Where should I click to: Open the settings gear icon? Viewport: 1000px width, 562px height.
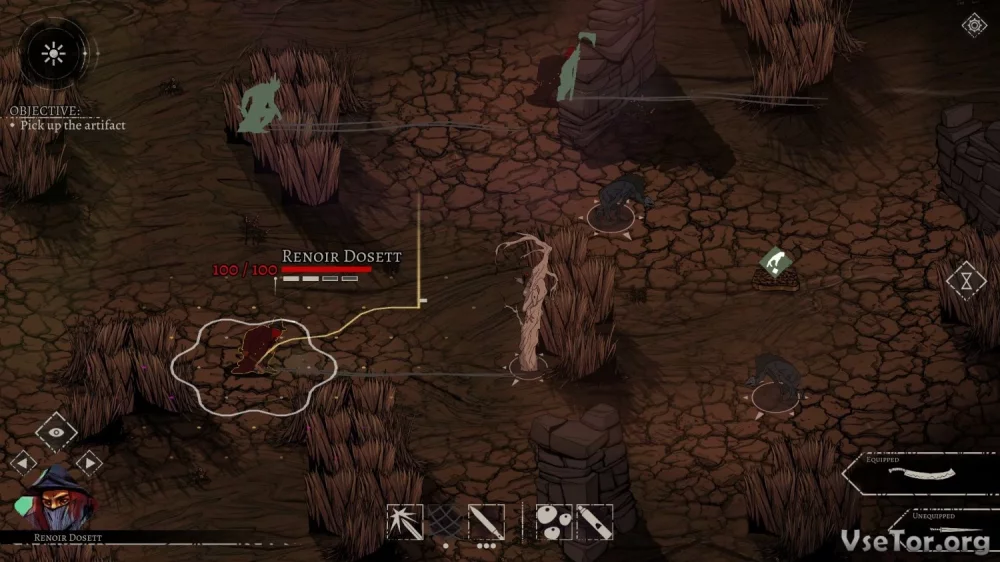coord(973,26)
